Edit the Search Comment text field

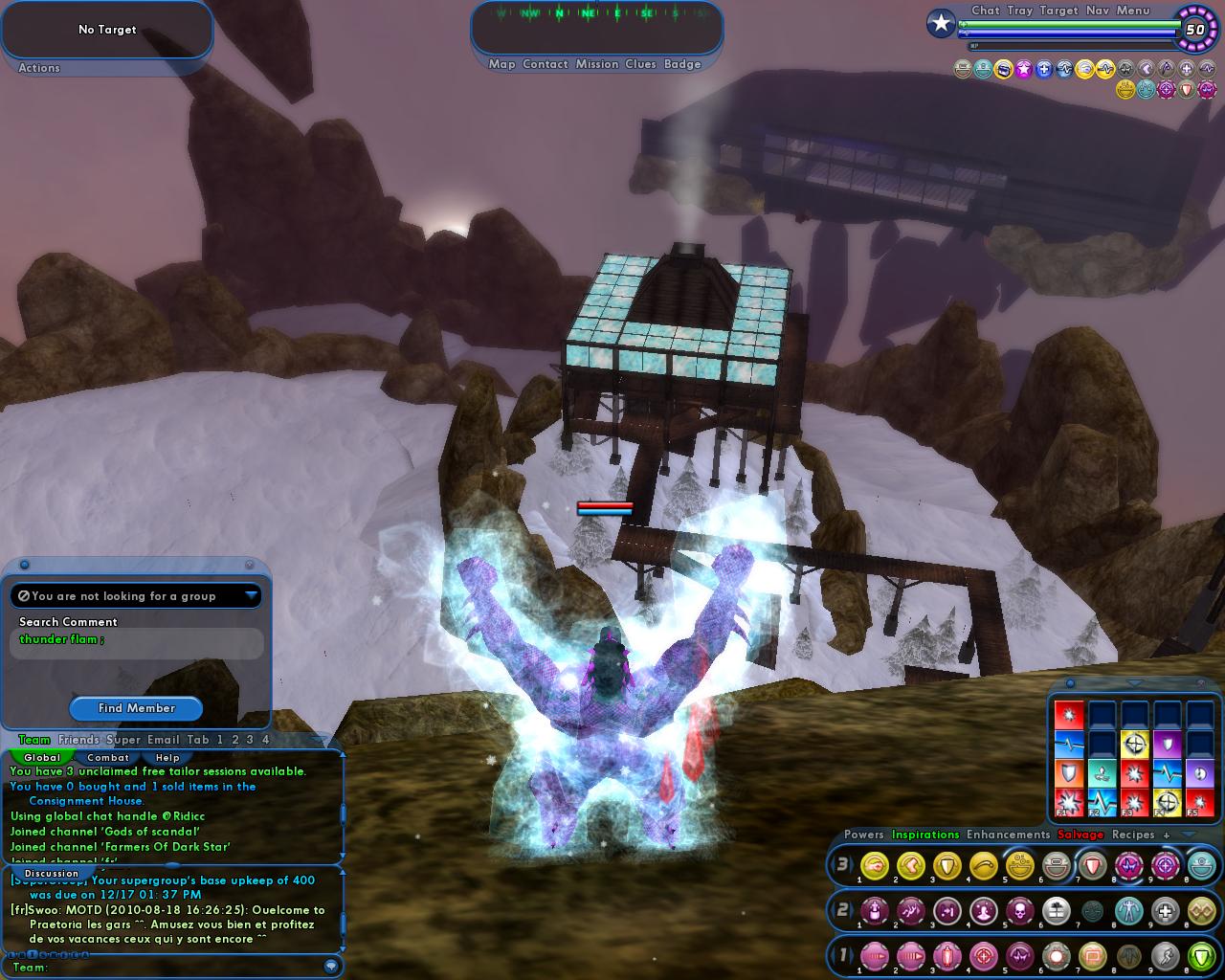pyautogui.click(x=136, y=642)
